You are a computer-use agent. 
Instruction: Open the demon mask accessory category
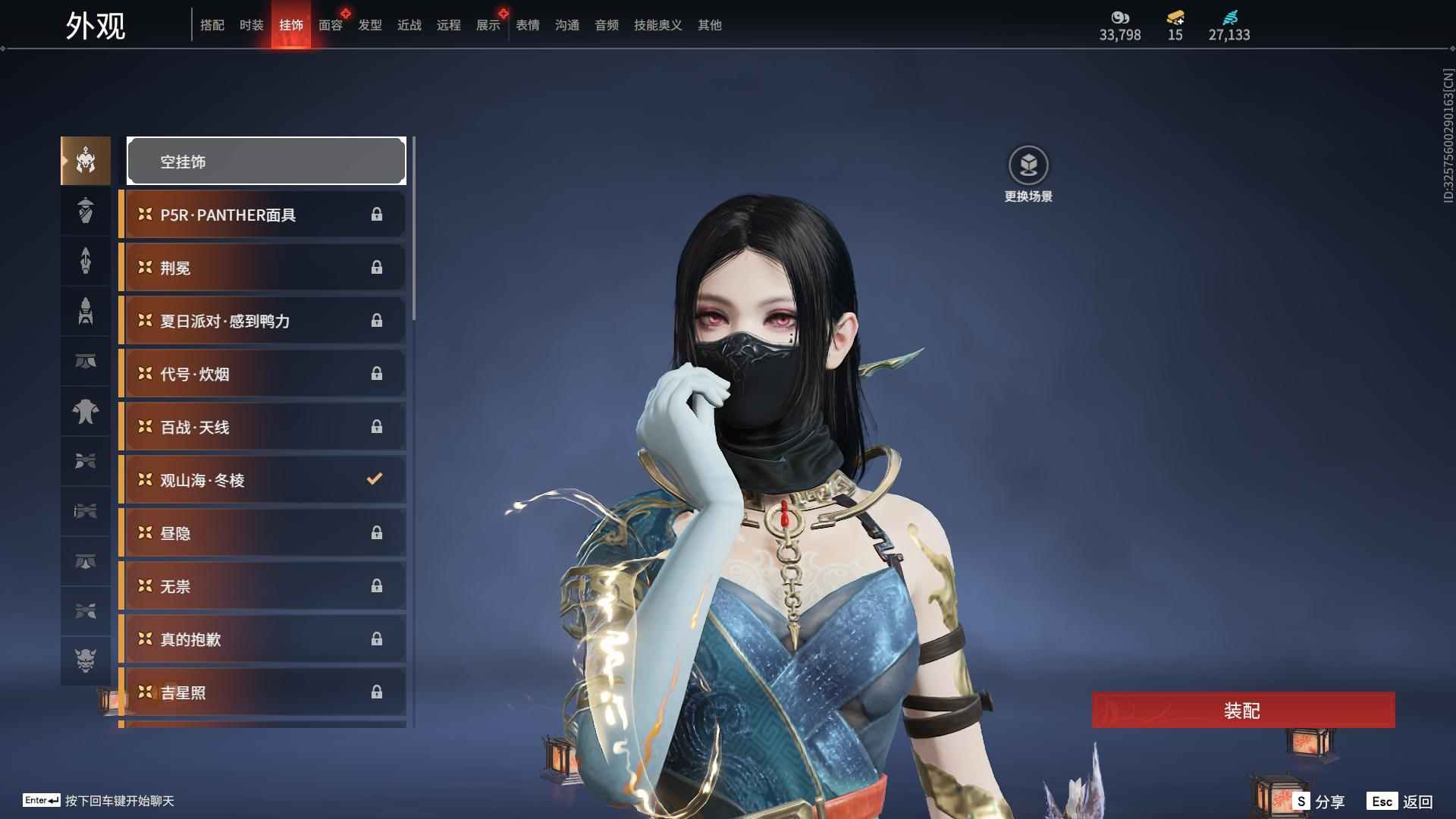click(86, 661)
